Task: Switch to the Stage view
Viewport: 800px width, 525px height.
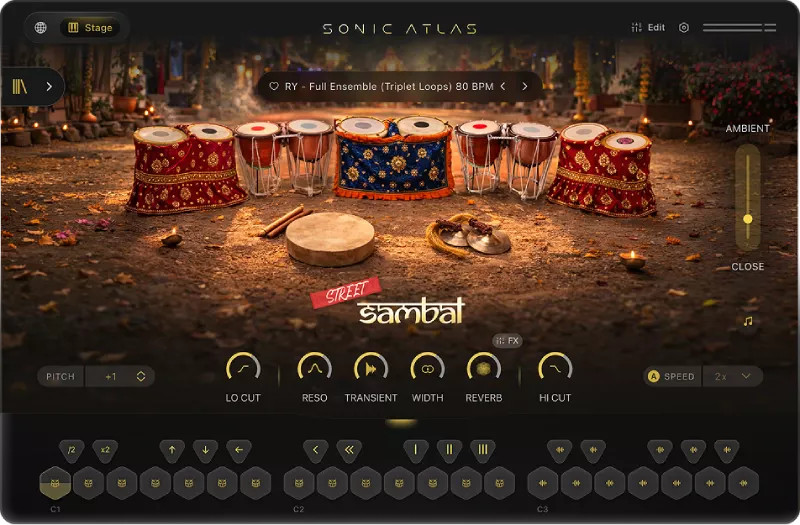Action: (90, 28)
